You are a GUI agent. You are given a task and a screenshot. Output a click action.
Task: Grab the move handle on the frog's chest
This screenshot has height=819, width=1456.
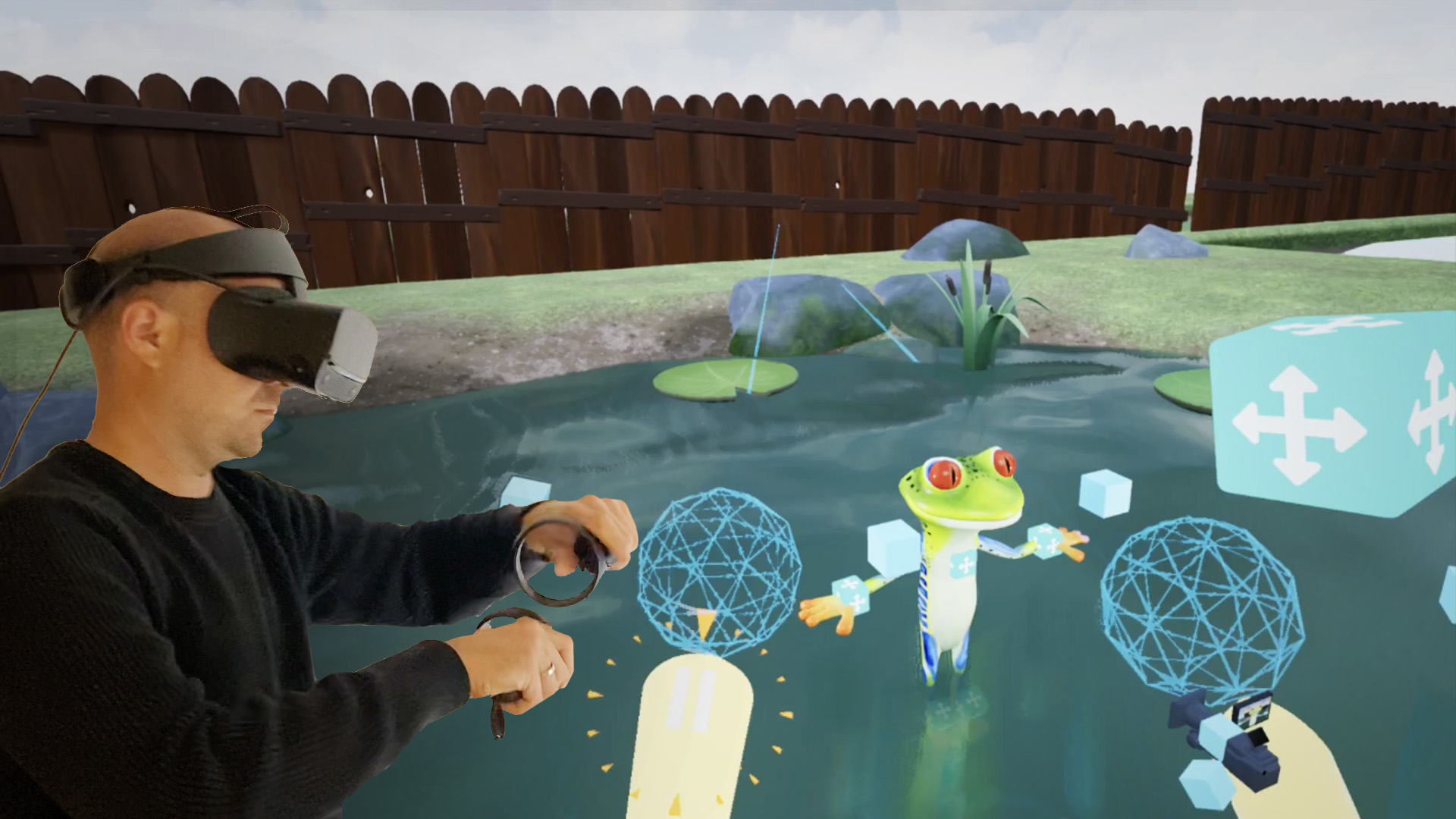(x=965, y=564)
